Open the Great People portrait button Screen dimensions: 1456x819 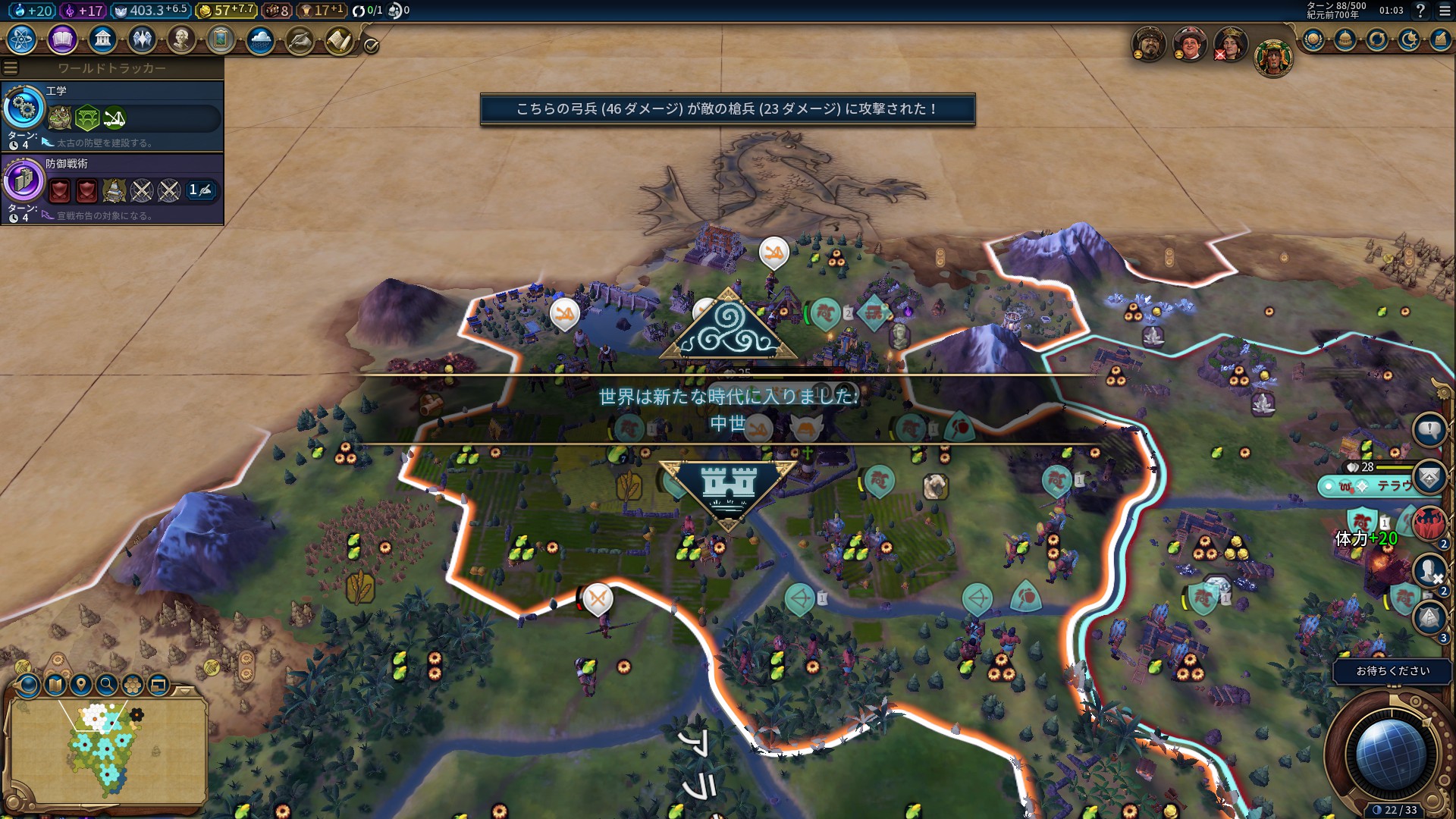pyautogui.click(x=181, y=39)
